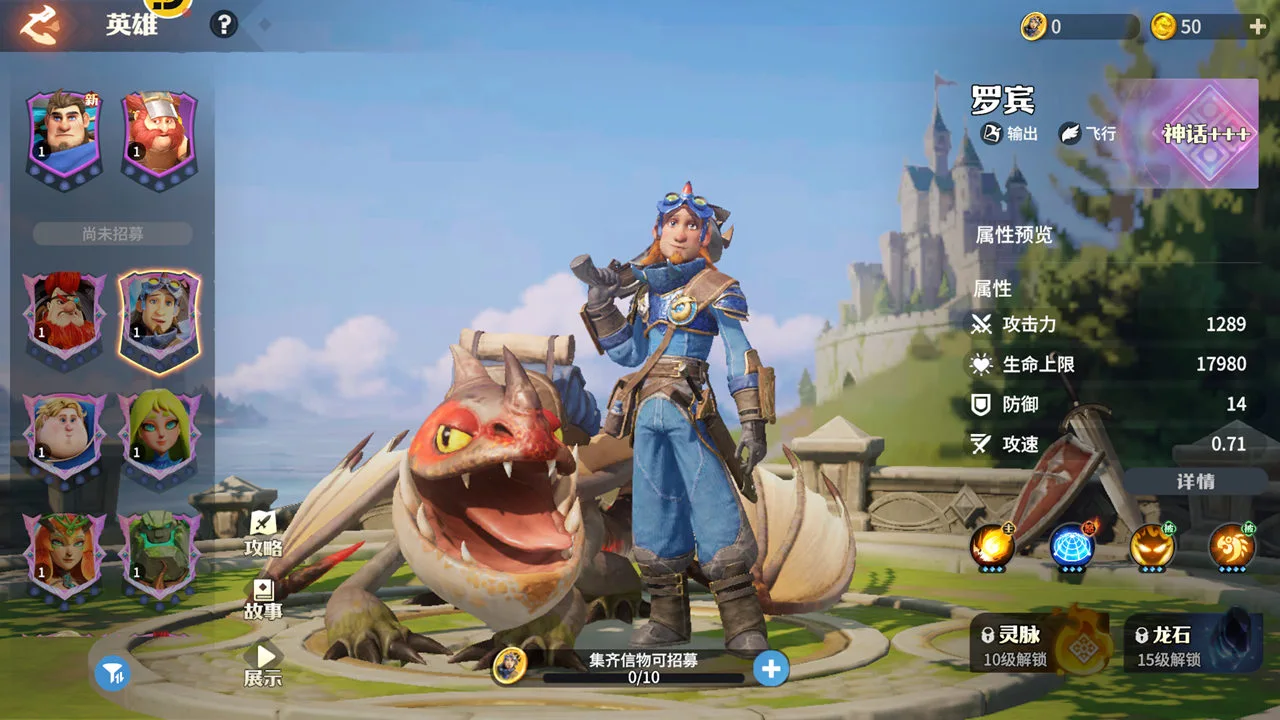Choose the red-haired eyepatch pirate hero card

click(x=65, y=315)
